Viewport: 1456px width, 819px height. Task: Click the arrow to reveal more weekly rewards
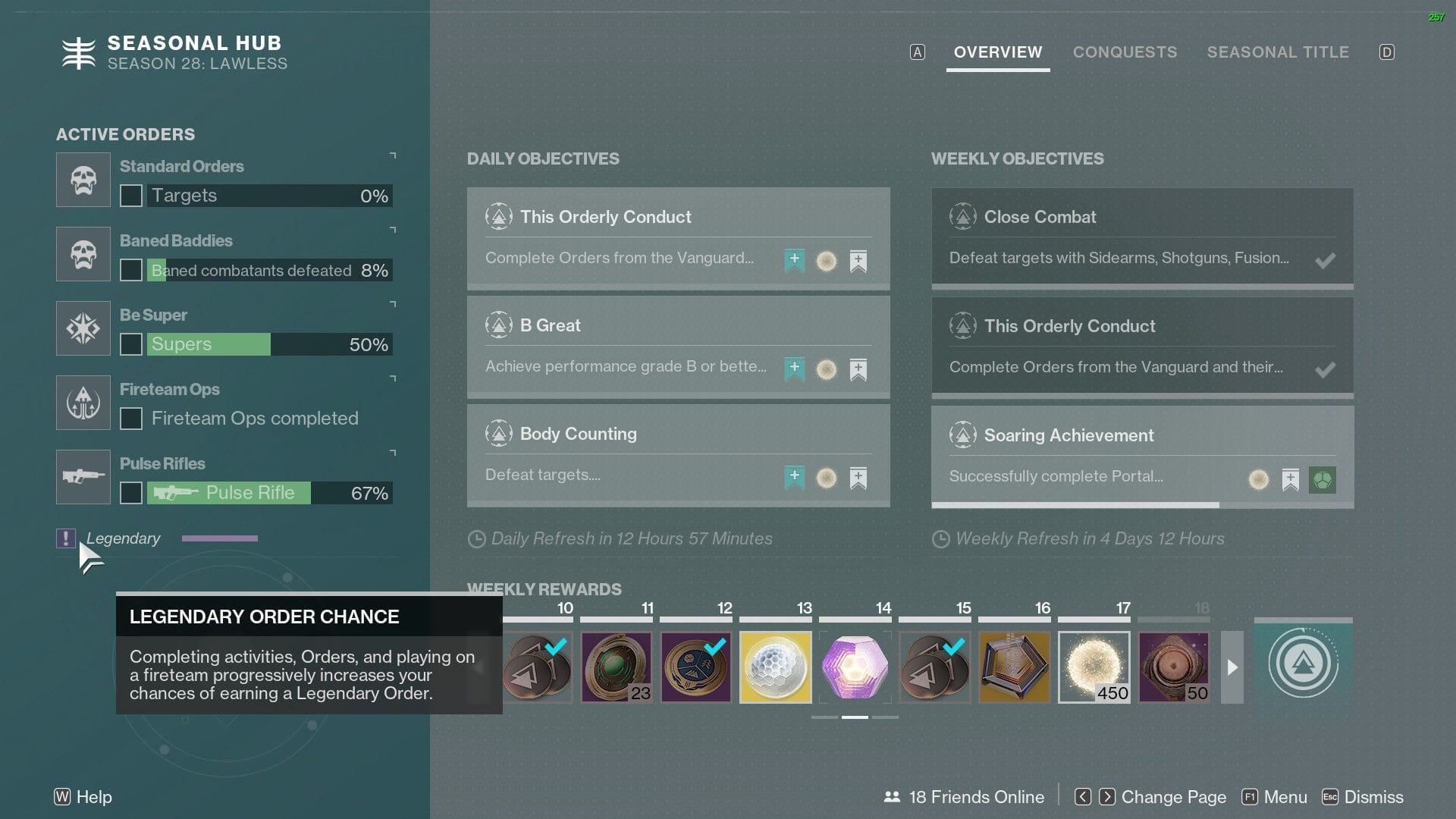(x=1232, y=668)
